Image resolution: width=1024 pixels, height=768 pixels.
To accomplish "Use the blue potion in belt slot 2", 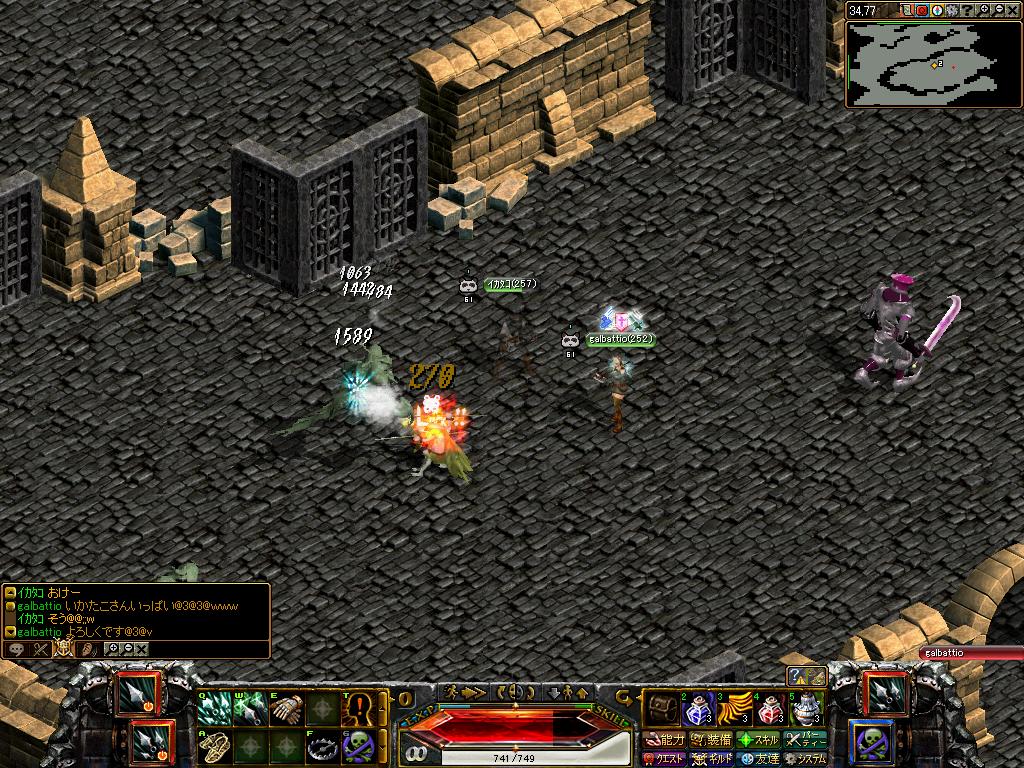I will (696, 711).
